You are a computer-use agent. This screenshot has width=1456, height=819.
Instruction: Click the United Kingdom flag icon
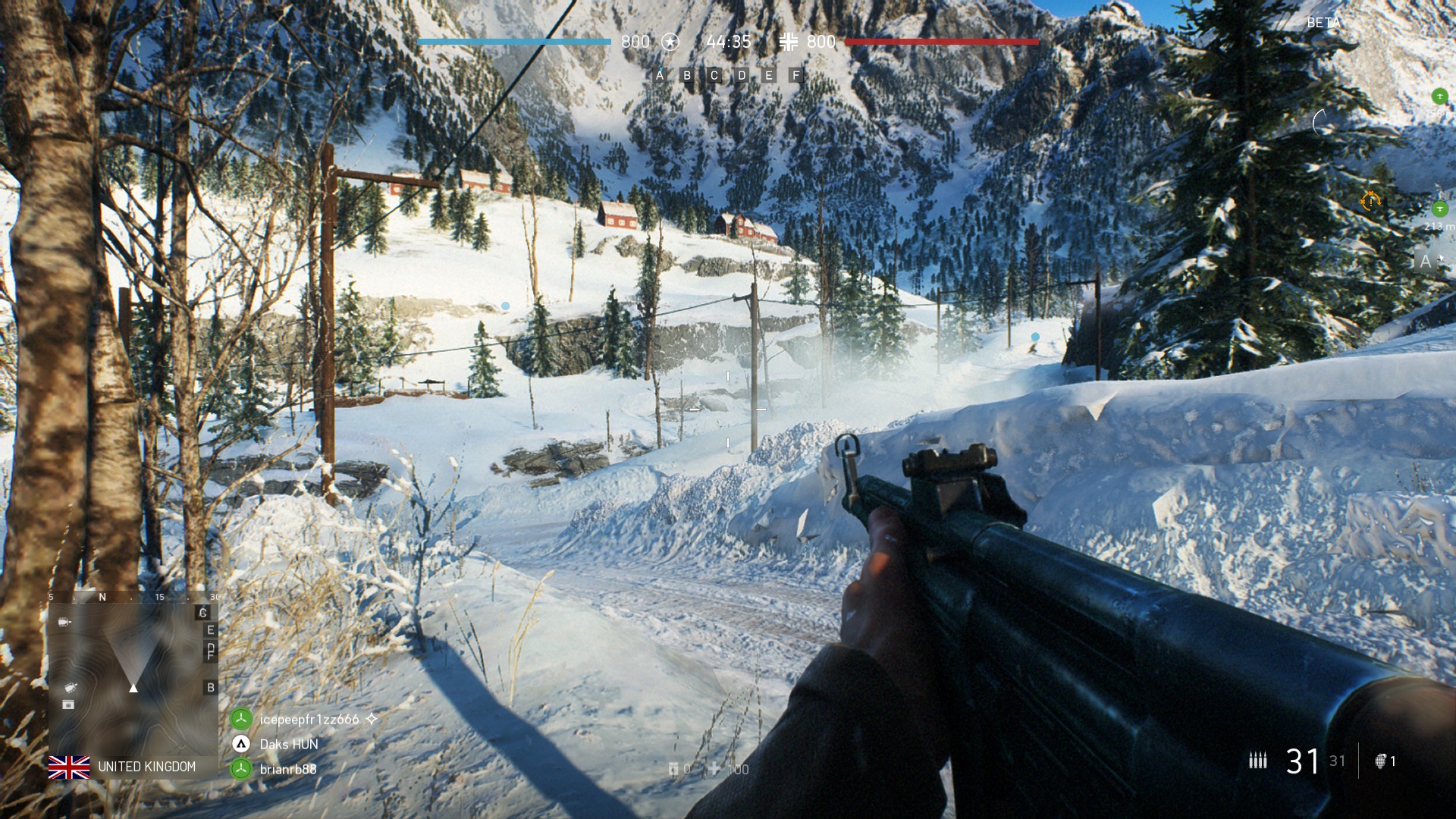coord(69,767)
